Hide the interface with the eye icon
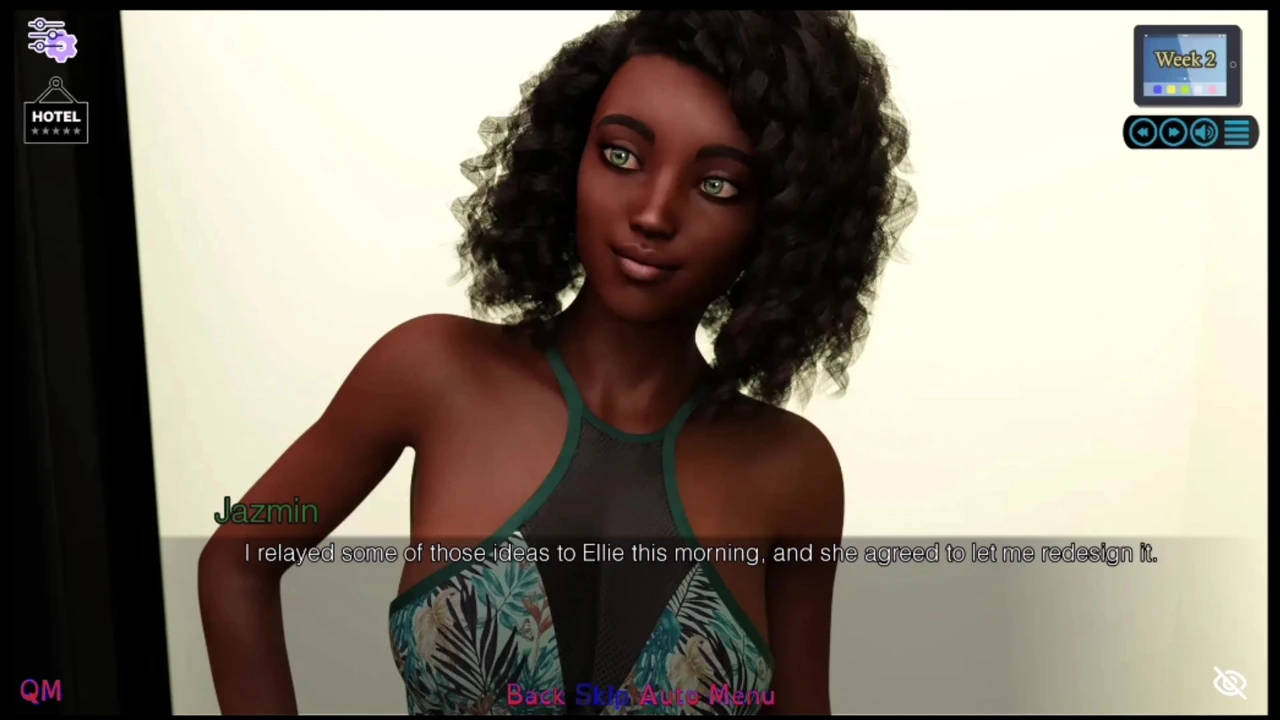Viewport: 1280px width, 720px height. [x=1230, y=681]
